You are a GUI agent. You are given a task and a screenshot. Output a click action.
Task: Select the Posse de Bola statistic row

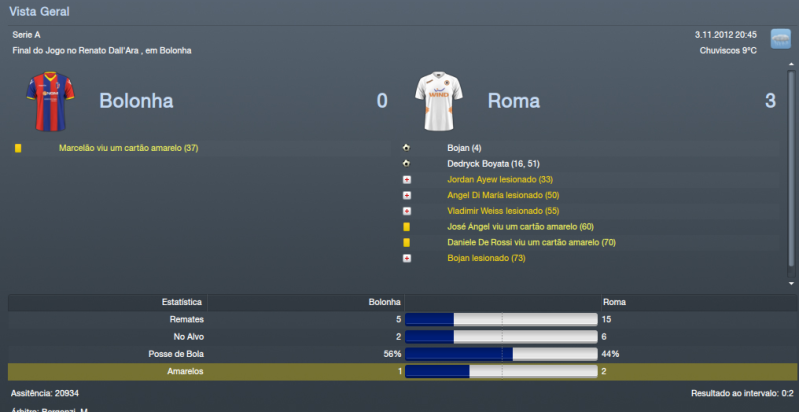click(x=400, y=354)
